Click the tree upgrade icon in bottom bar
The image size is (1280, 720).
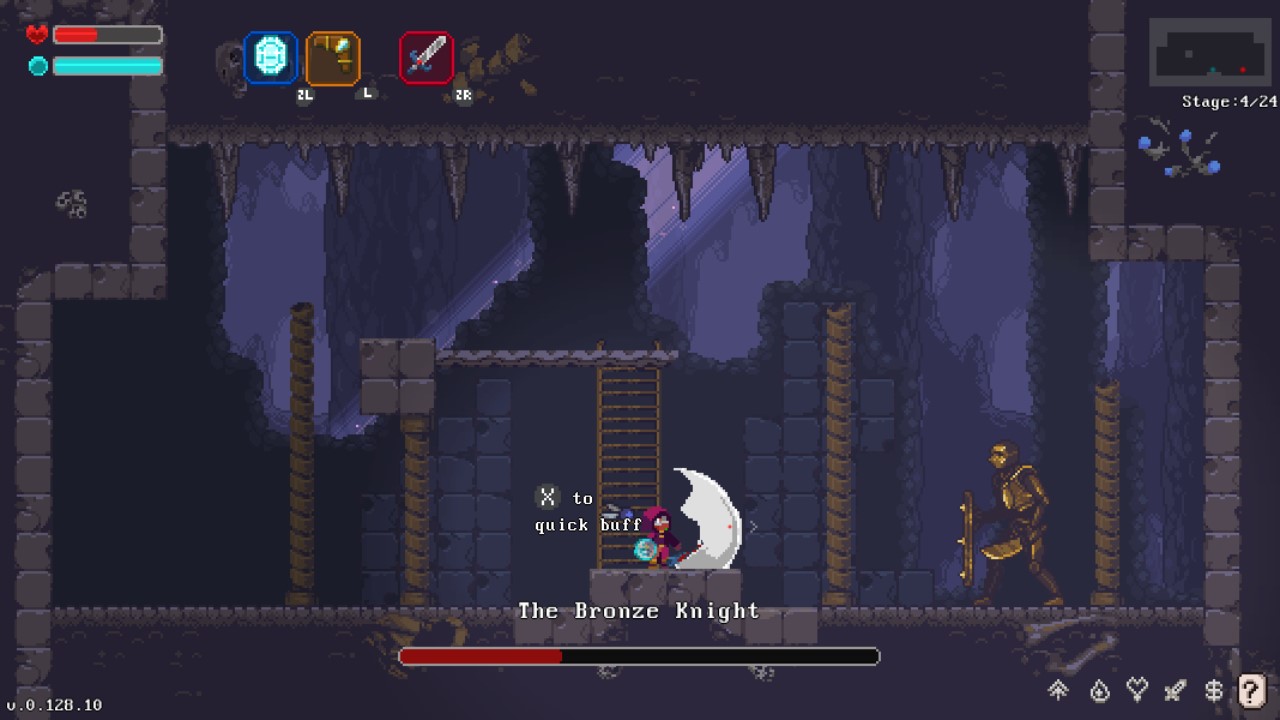pyautogui.click(x=1058, y=690)
